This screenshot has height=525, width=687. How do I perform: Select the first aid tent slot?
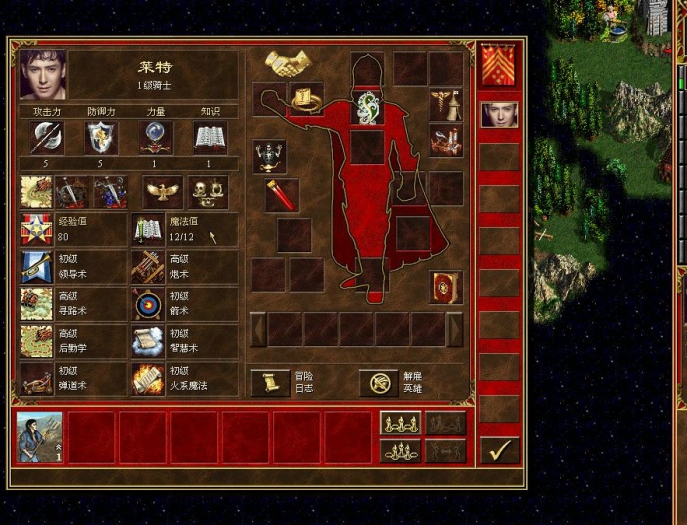[x=446, y=103]
